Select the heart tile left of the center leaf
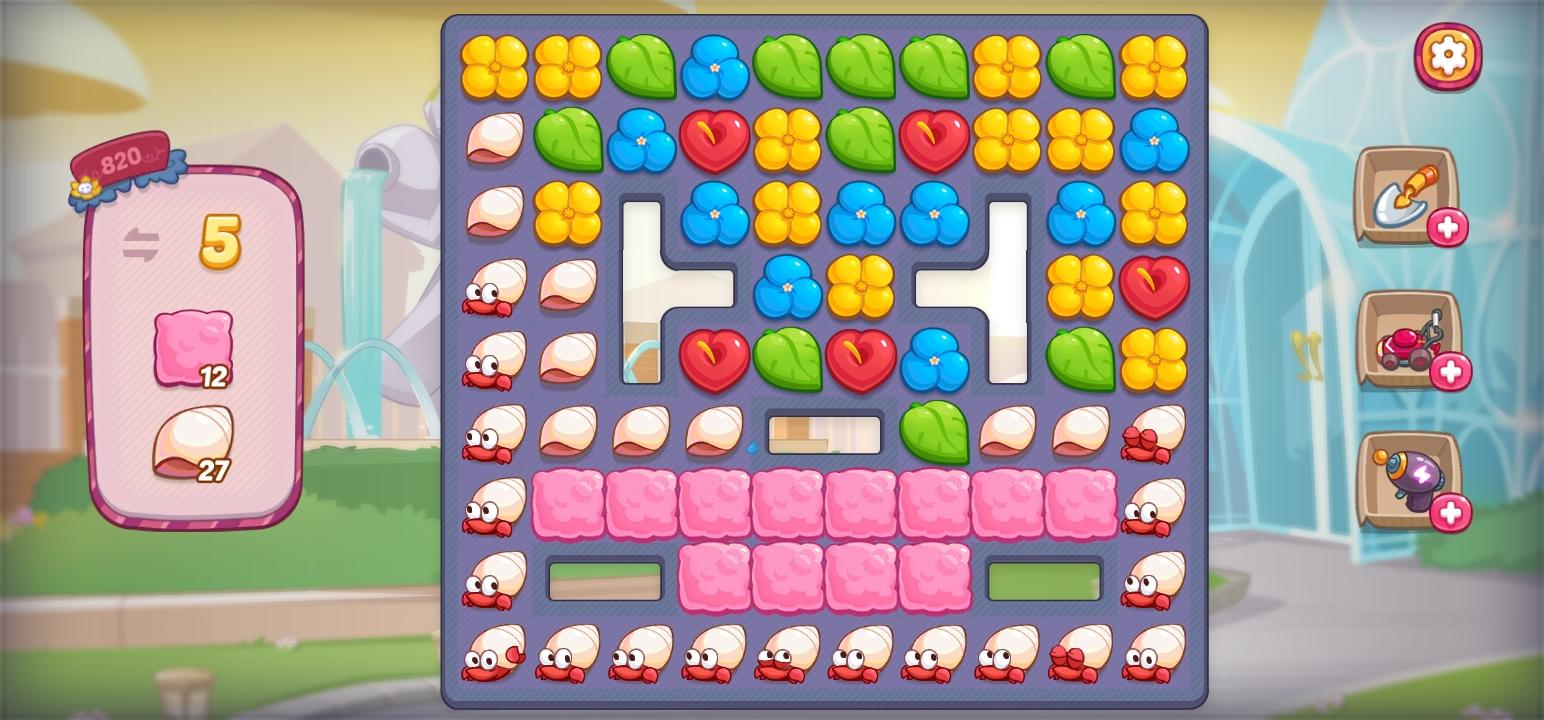 point(716,358)
